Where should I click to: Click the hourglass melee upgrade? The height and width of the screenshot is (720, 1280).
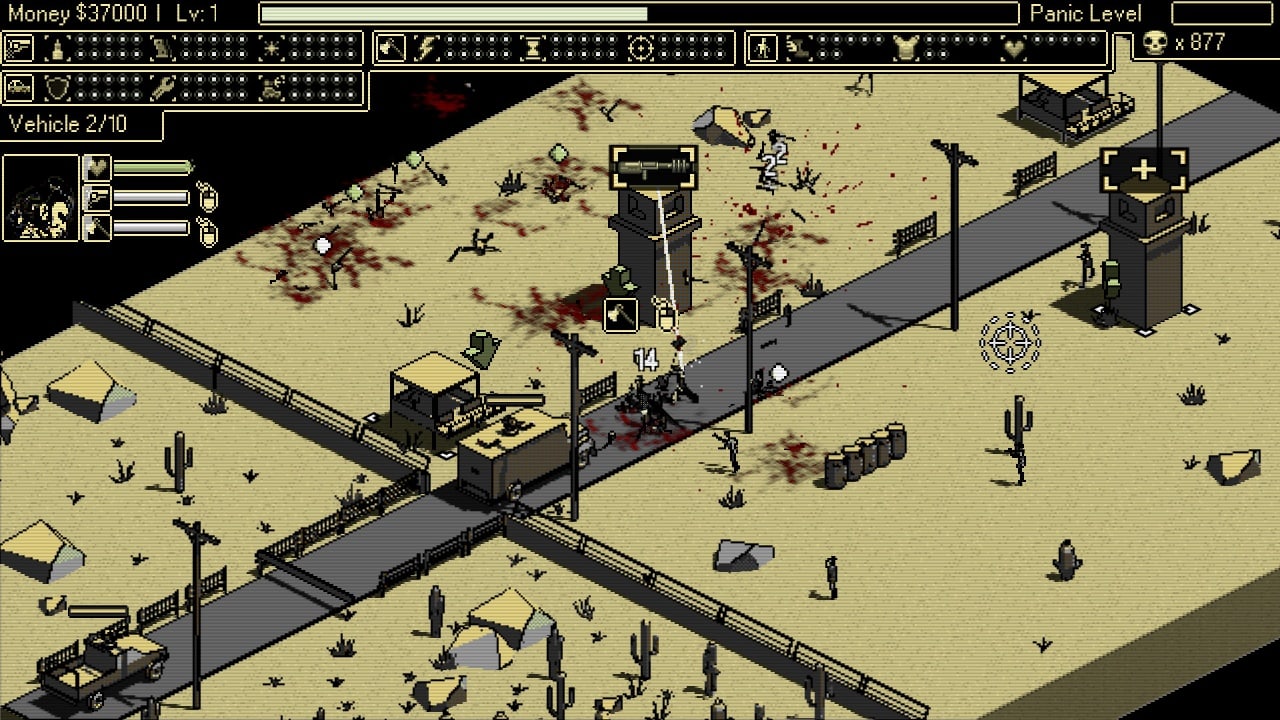[532, 48]
